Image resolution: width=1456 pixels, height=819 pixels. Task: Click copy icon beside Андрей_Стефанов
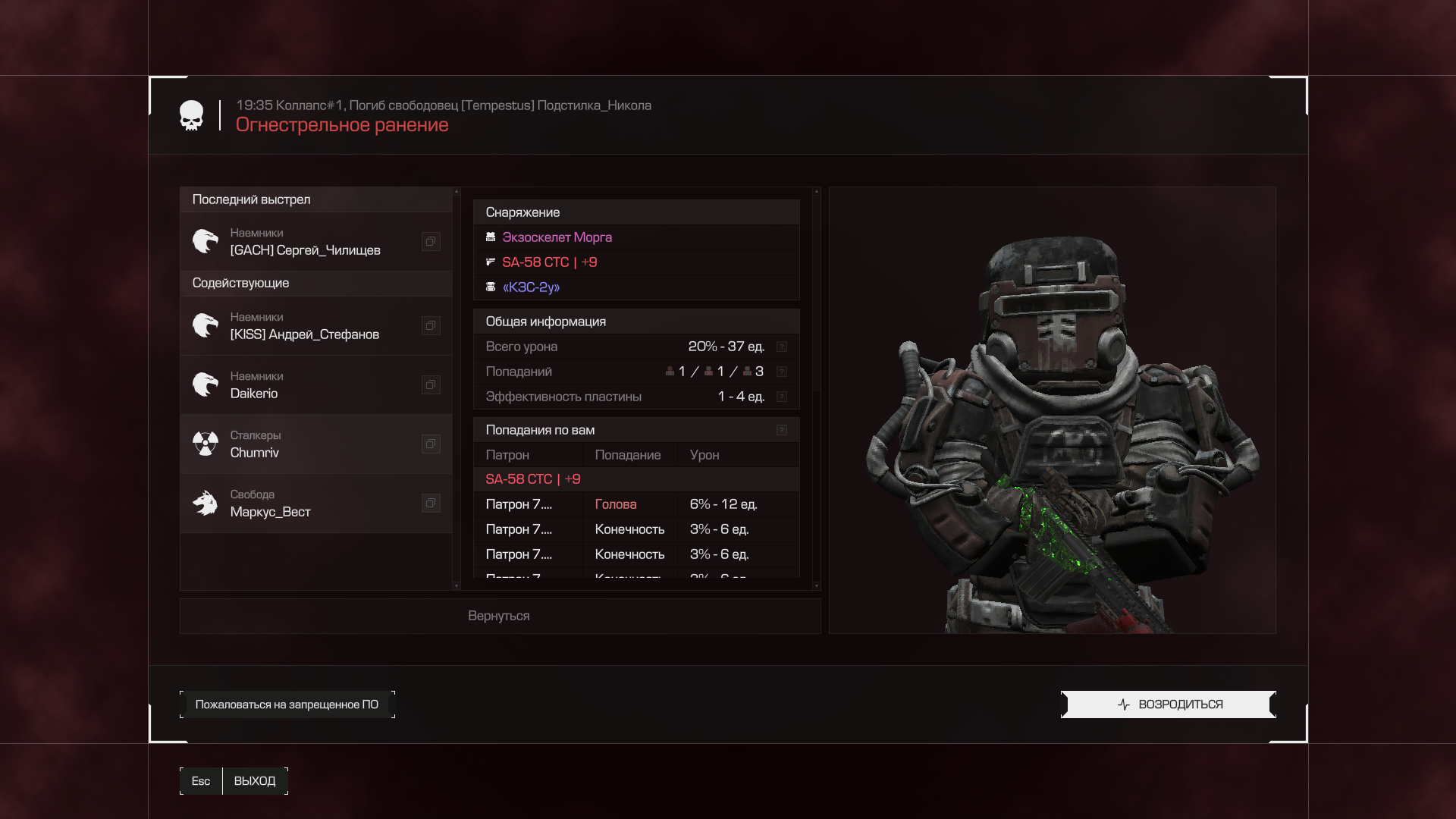431,326
